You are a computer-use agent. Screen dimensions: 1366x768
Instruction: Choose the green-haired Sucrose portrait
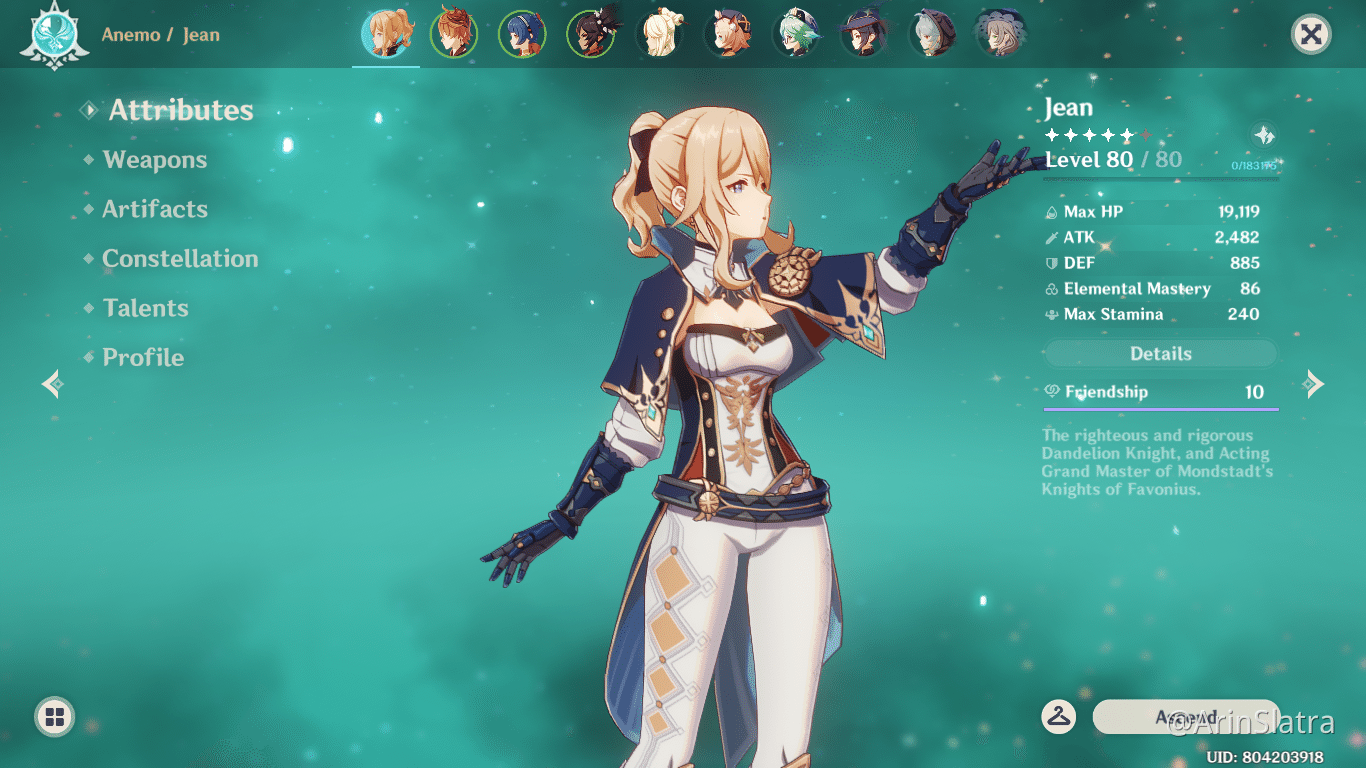795,34
